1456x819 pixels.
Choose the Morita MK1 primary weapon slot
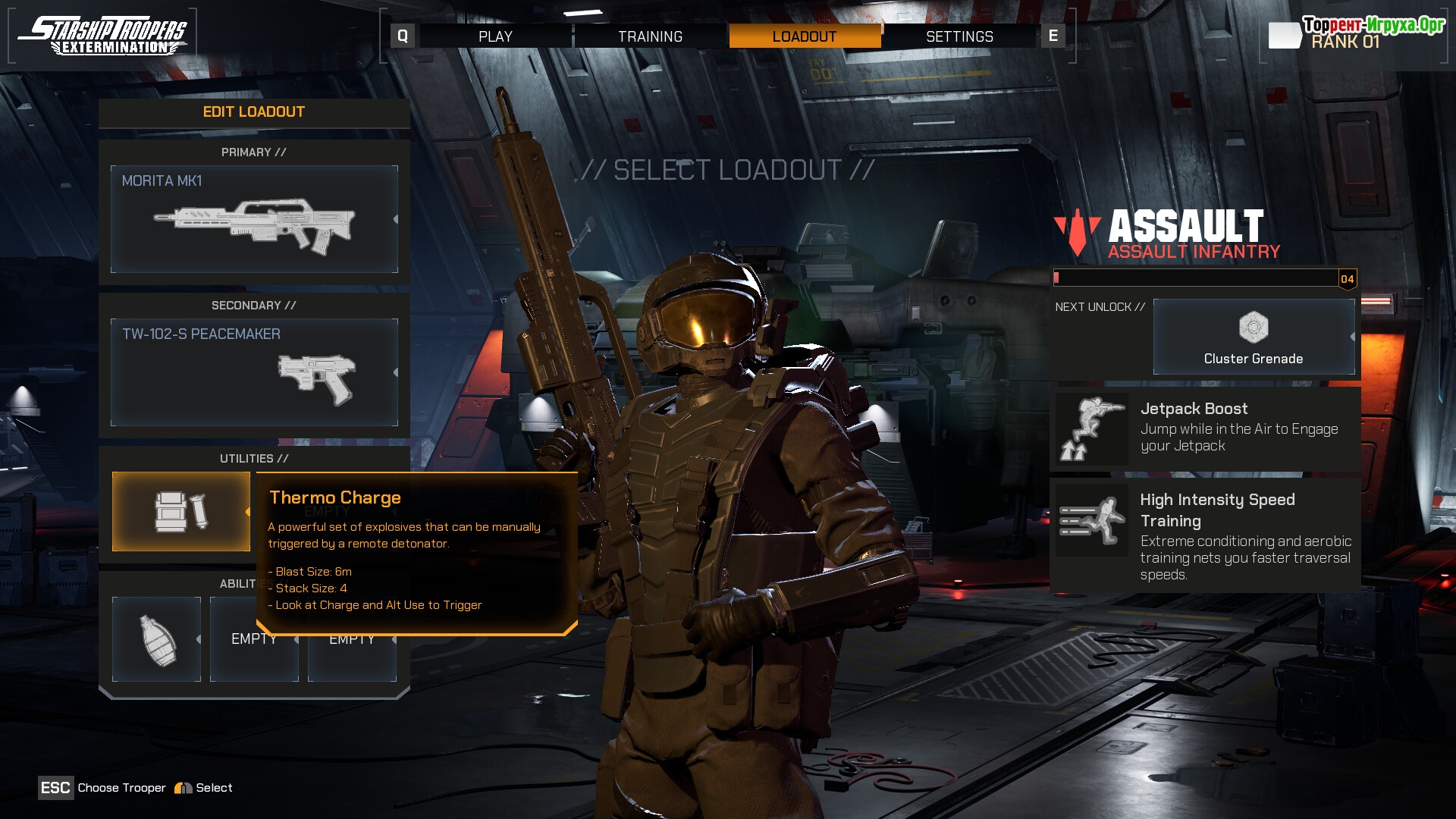(x=254, y=219)
